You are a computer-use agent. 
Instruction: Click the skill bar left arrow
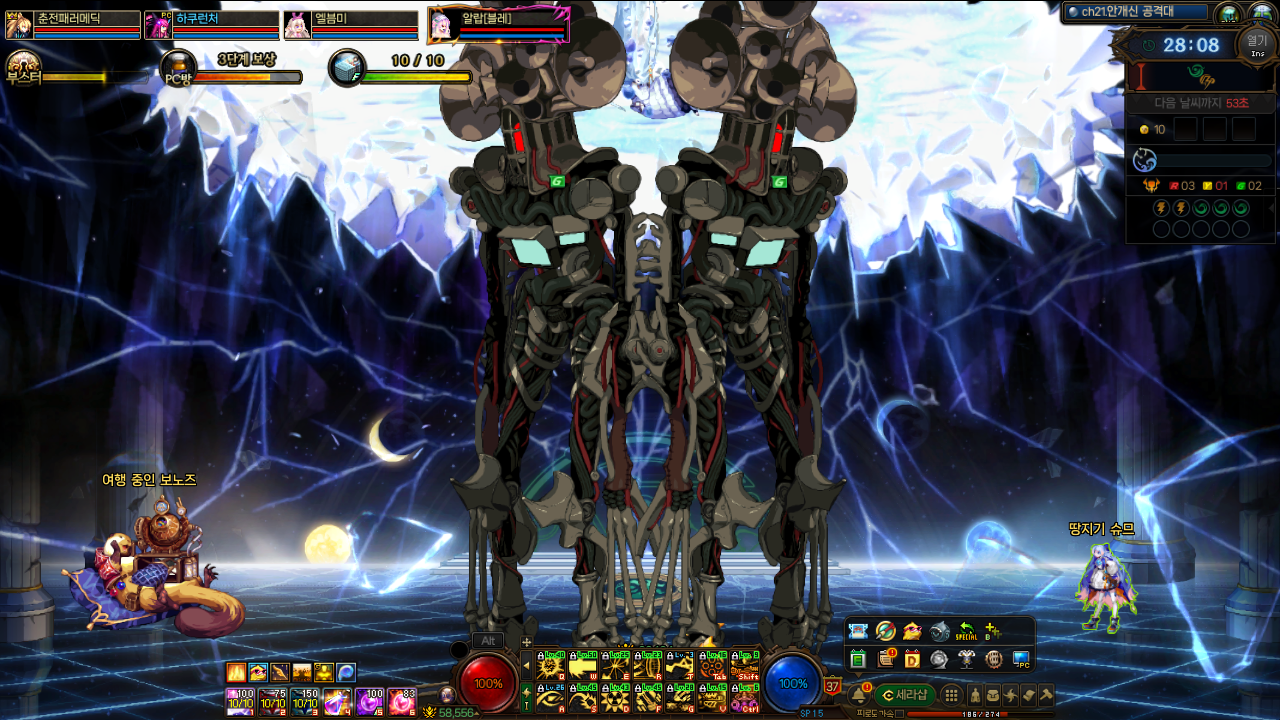526,665
